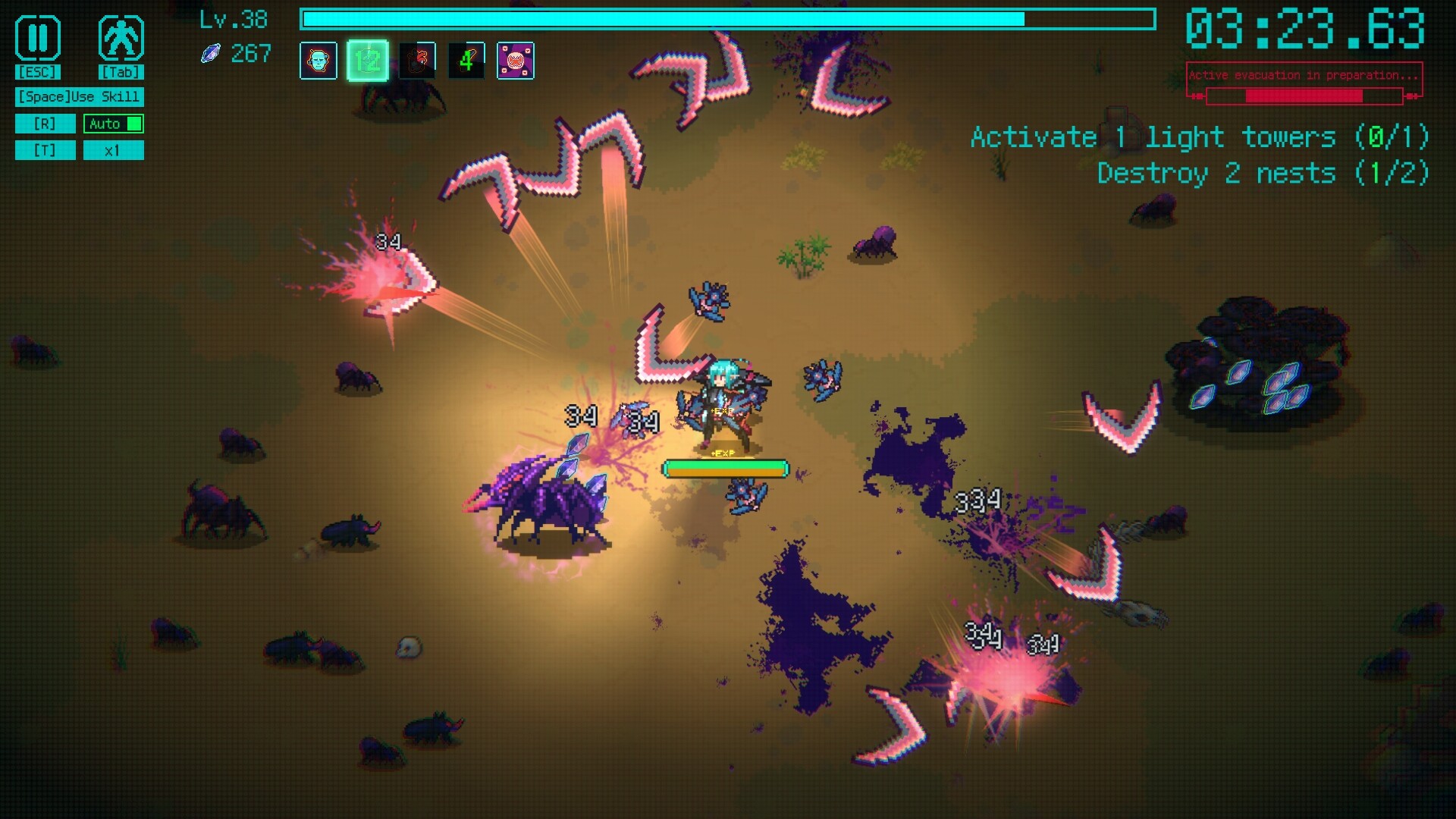Open the character status screen icon
Screen dimensions: 1456x819
pos(121,38)
